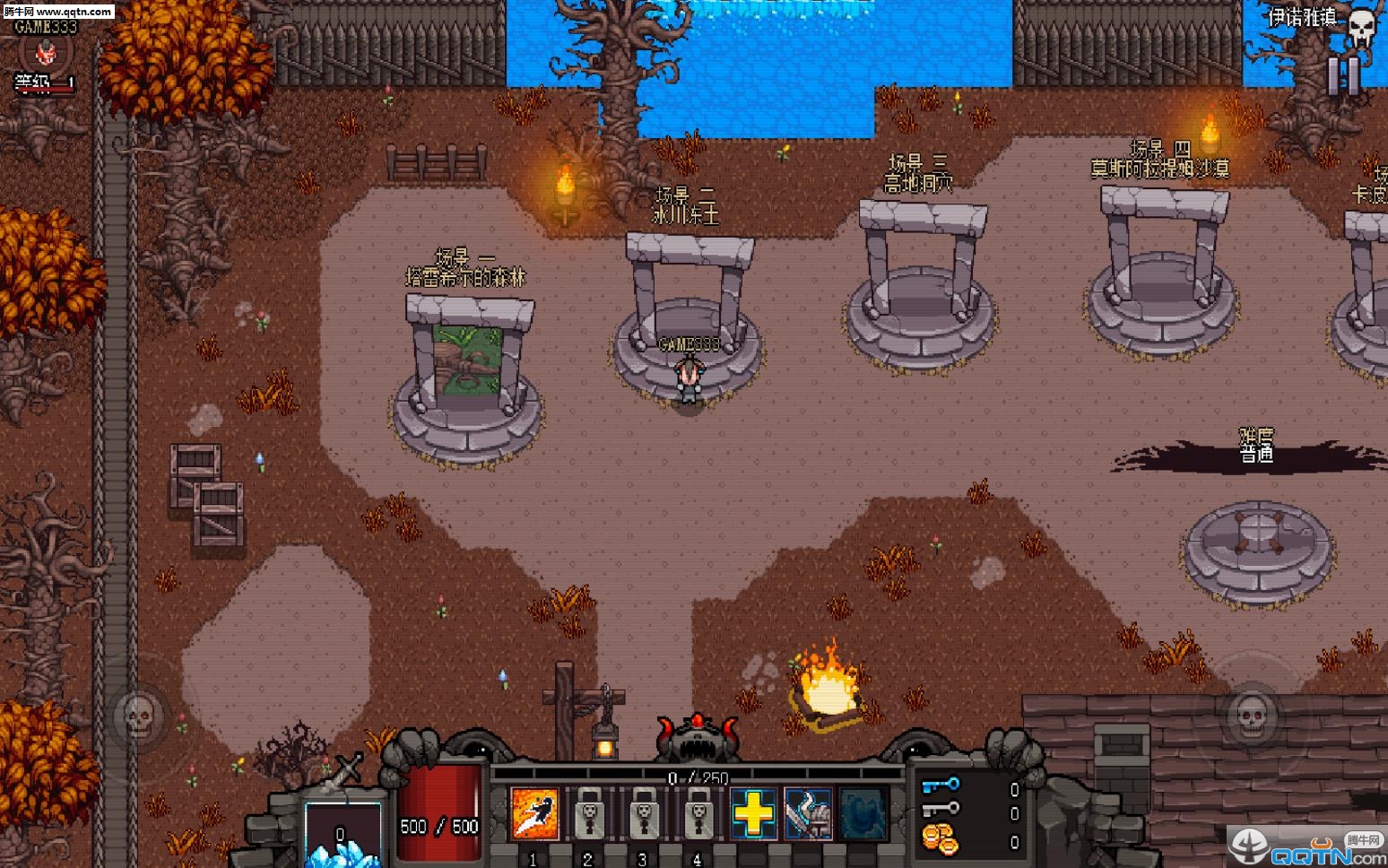Tap the locked skill slot numbered 4
Image resolution: width=1388 pixels, height=868 pixels.
(x=698, y=814)
